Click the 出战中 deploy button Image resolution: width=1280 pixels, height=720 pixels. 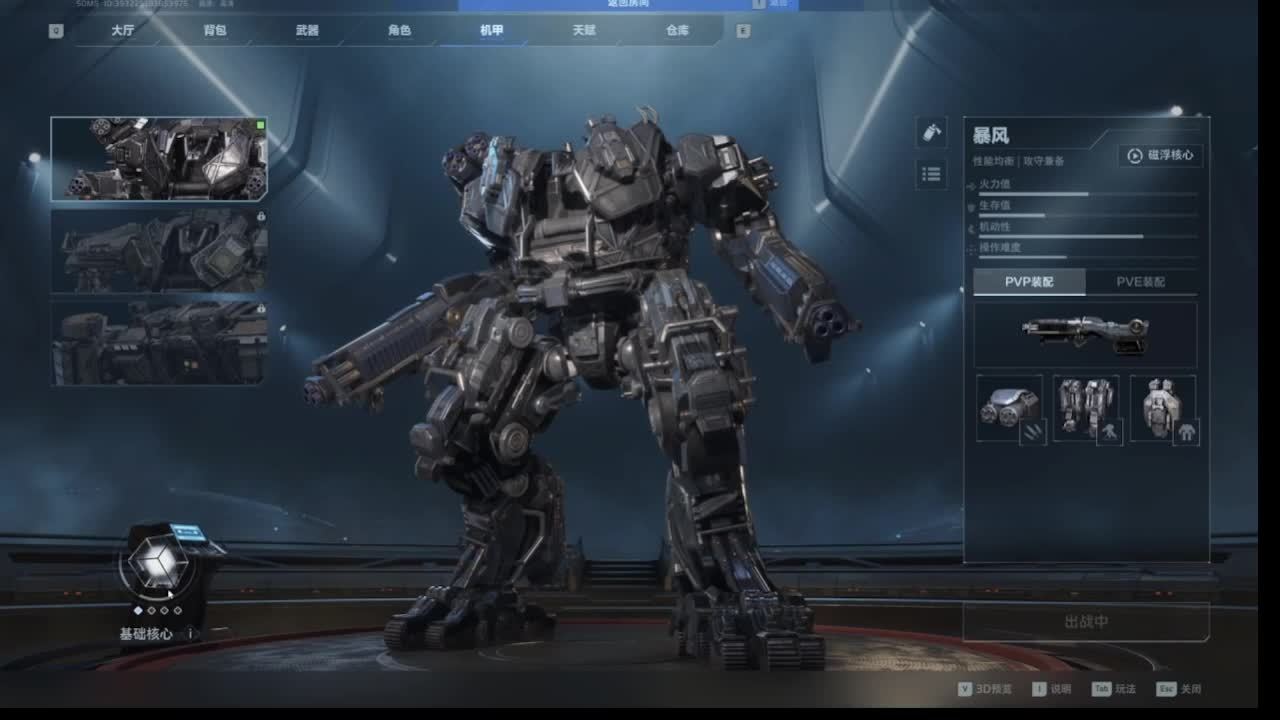[1086, 621]
